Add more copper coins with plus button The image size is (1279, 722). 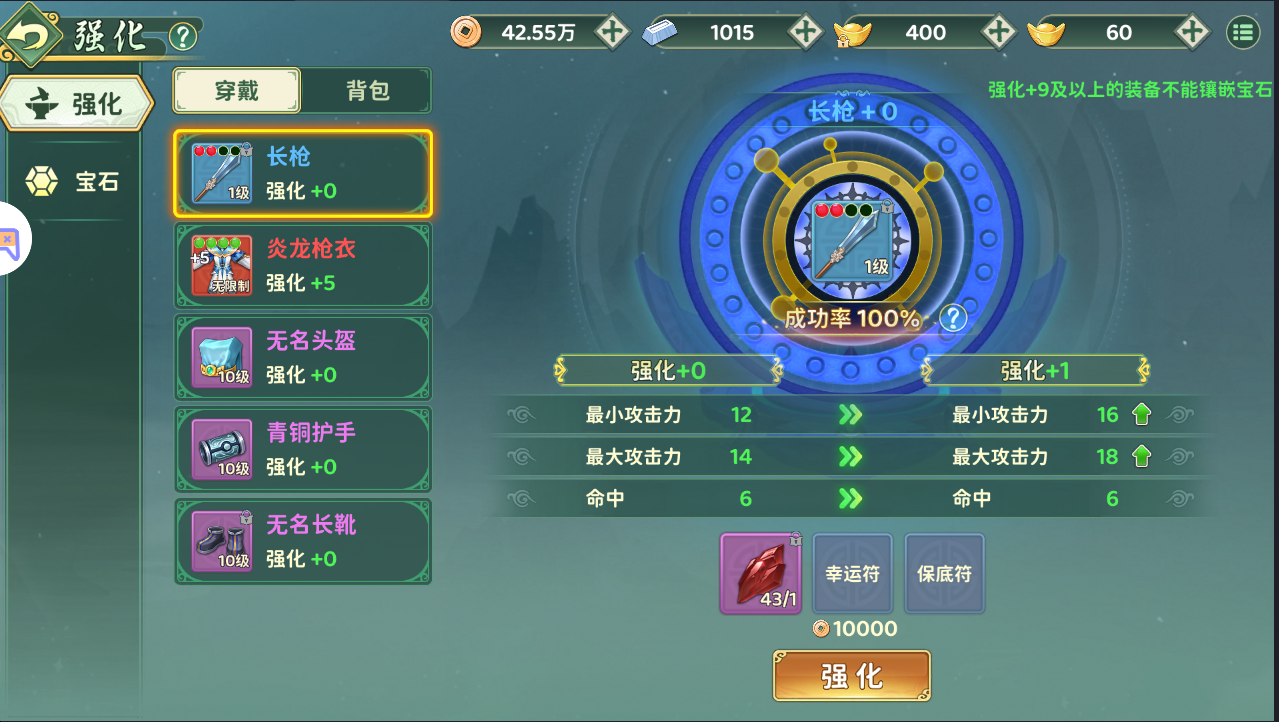pyautogui.click(x=611, y=32)
